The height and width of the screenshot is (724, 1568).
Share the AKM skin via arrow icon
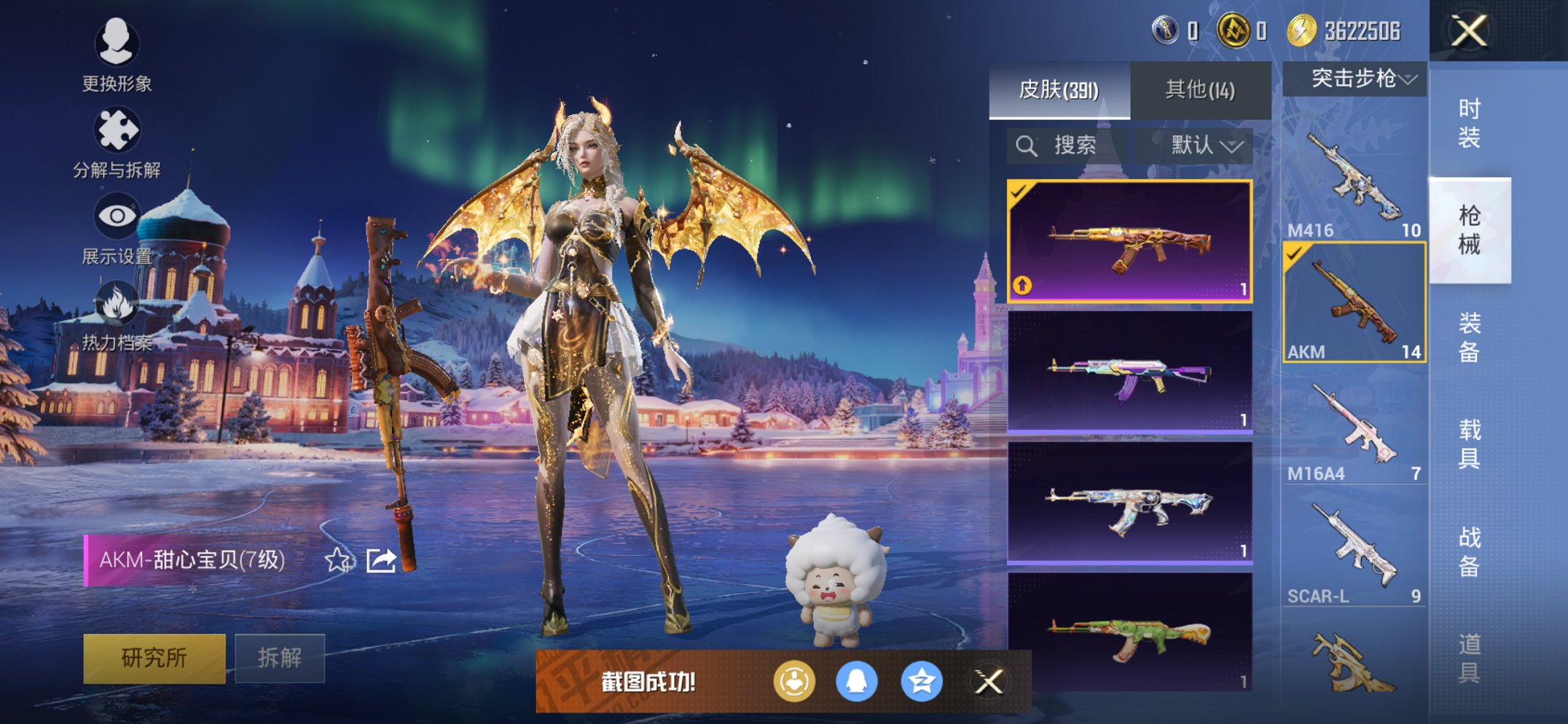[381, 560]
